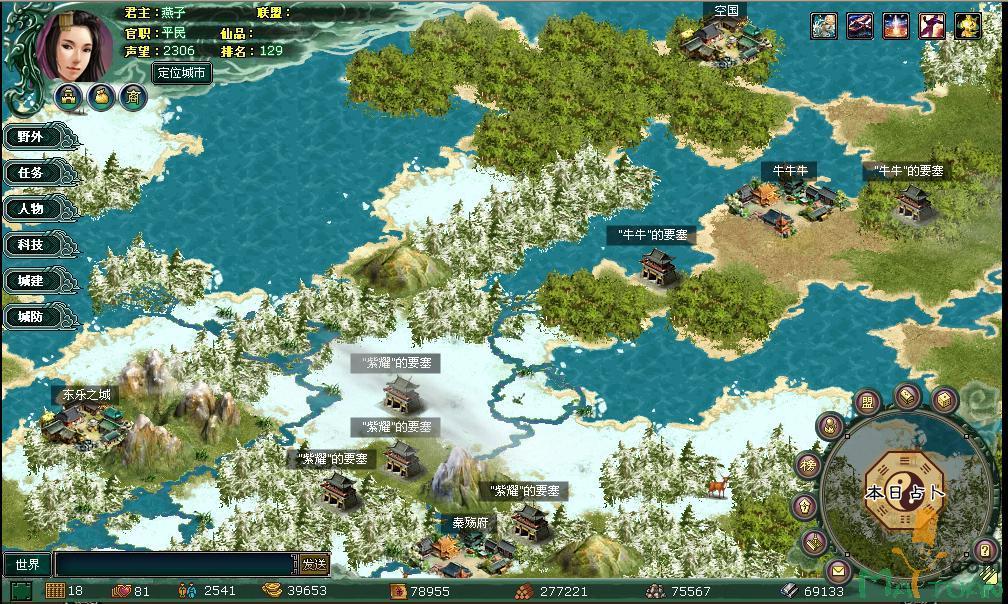Open the 盟 alliance button by the minimap

tap(869, 403)
